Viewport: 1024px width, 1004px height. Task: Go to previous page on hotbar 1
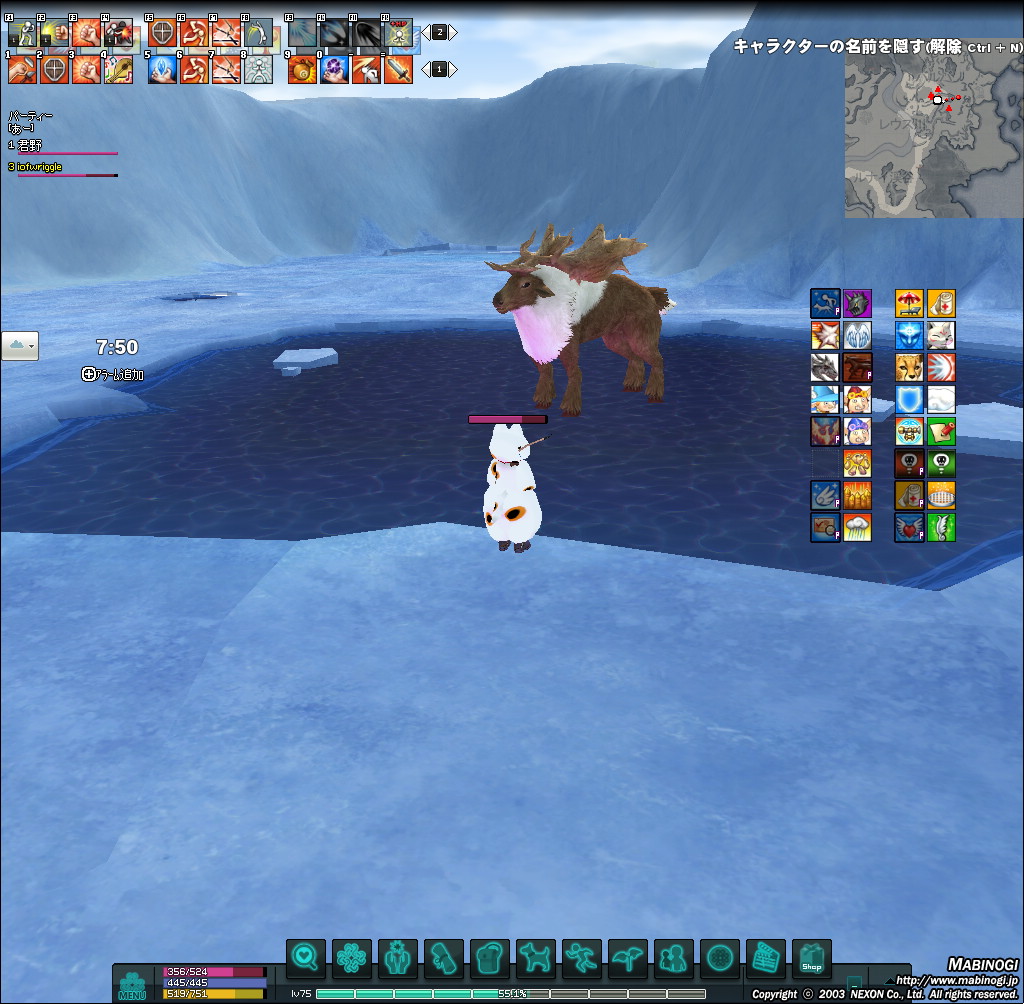(425, 70)
